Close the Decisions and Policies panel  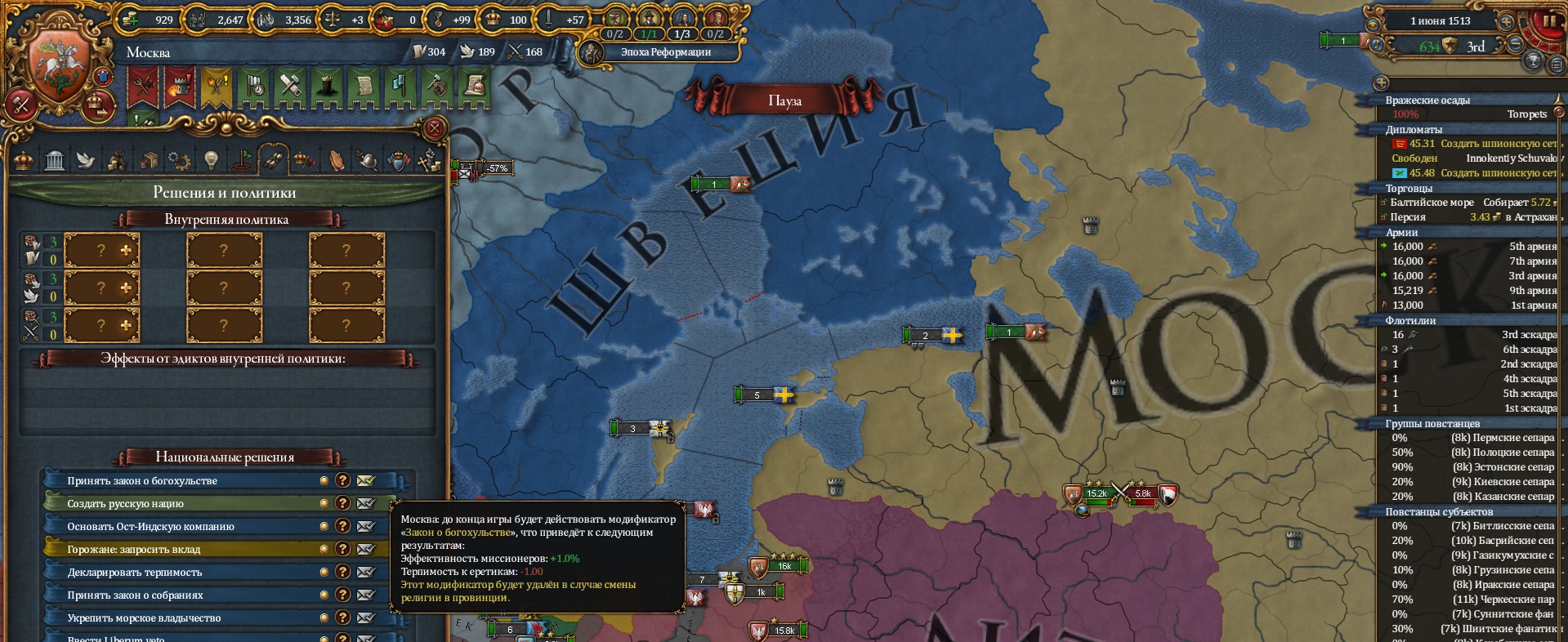point(435,128)
